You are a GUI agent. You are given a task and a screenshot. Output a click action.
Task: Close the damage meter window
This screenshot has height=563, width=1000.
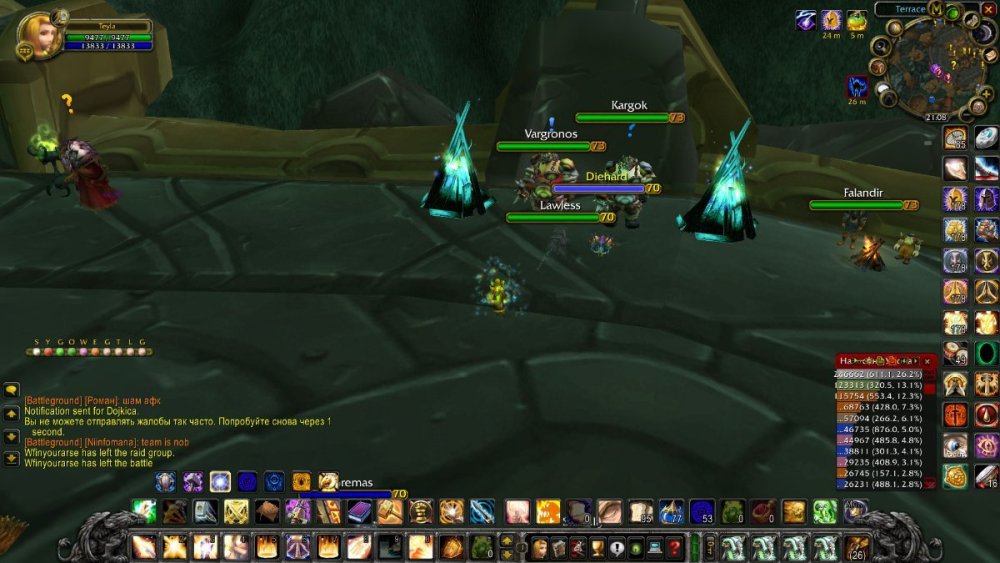[x=927, y=361]
